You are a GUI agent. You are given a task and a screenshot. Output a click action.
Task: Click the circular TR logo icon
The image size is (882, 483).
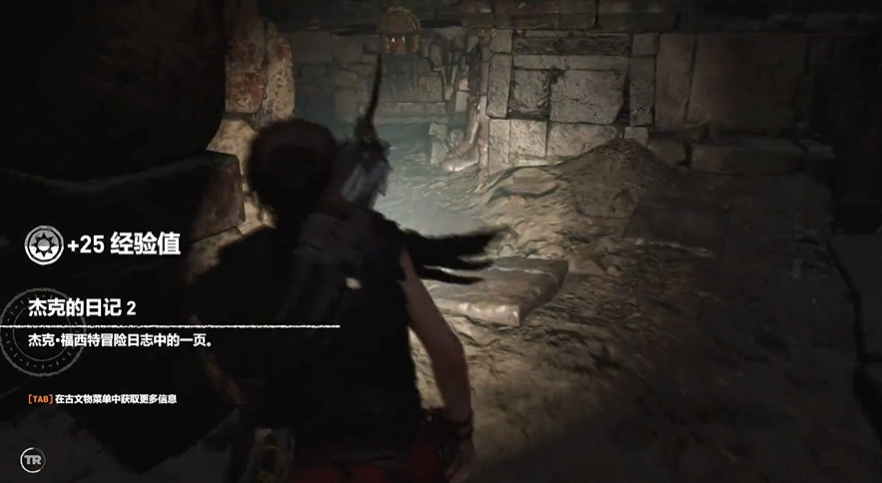point(33,459)
